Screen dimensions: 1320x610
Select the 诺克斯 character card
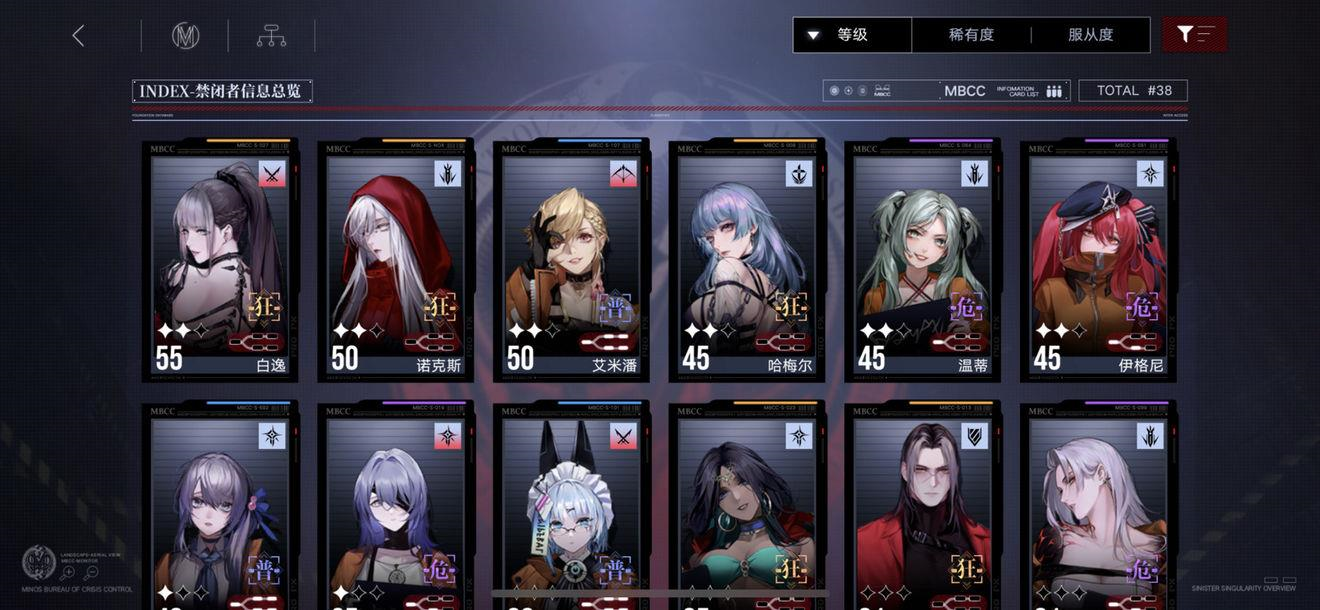click(x=396, y=260)
